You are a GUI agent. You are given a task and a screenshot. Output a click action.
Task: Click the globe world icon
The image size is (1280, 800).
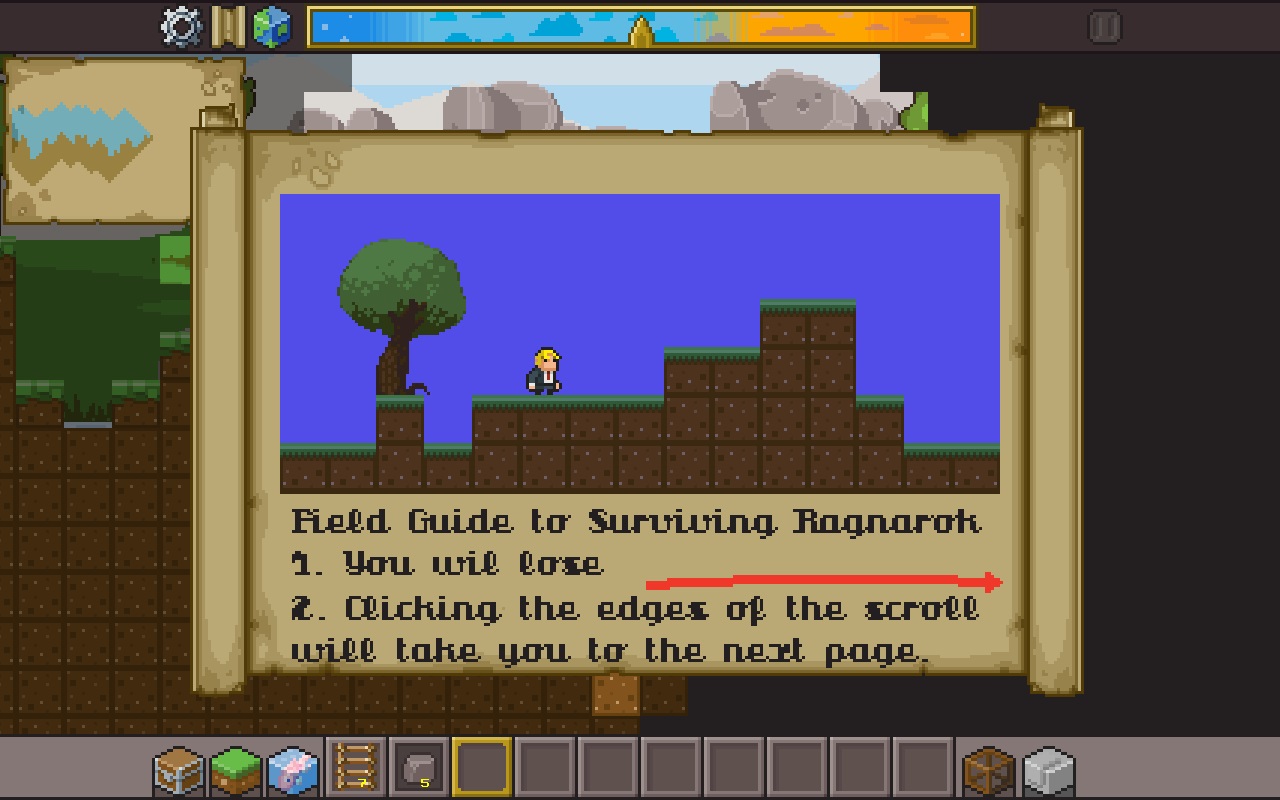[x=271, y=27]
